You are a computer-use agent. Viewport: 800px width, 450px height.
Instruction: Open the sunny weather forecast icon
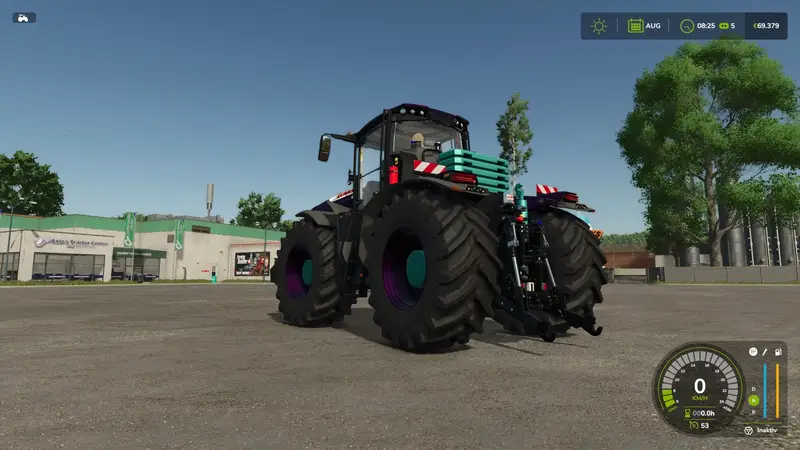pos(599,26)
